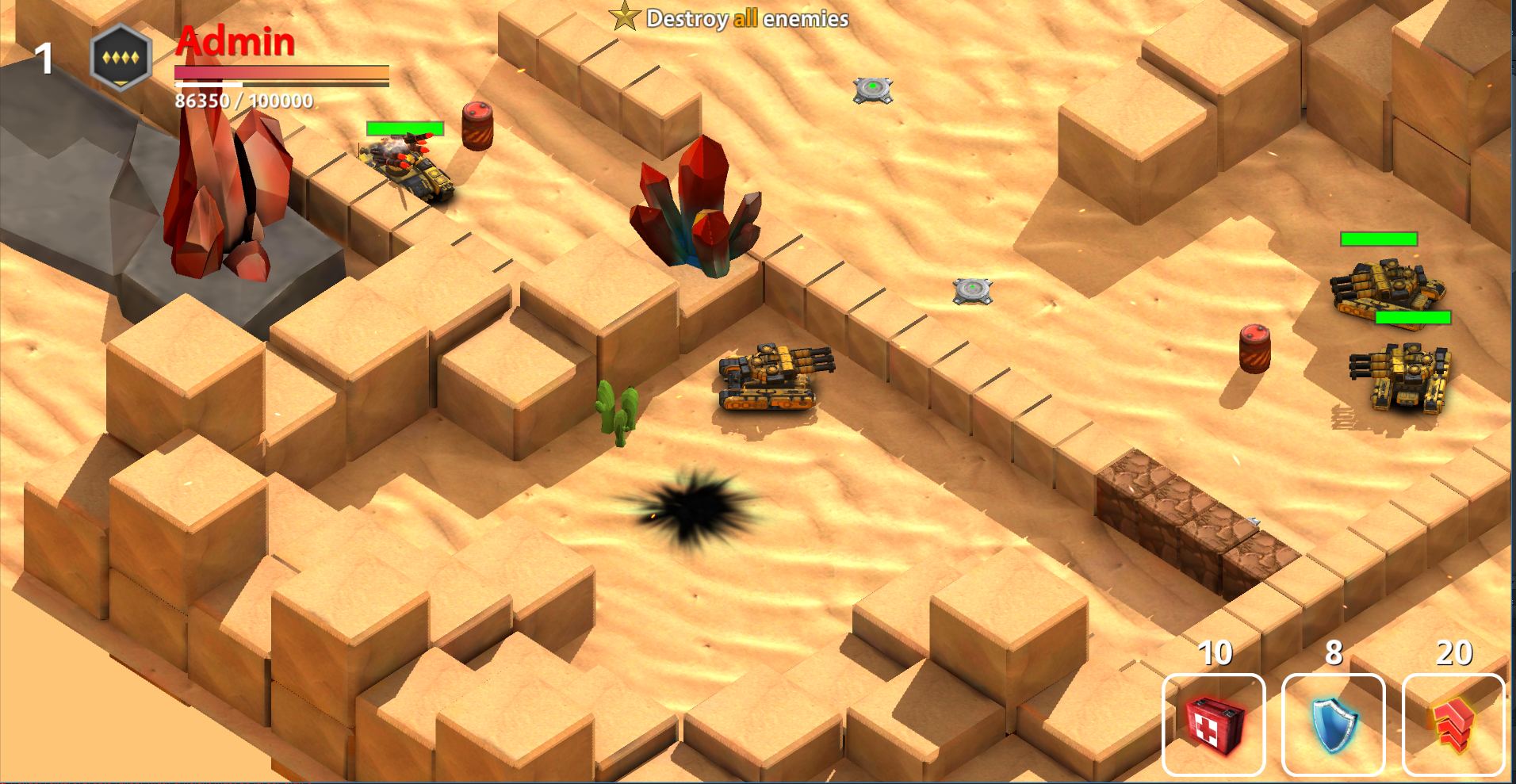Target the explosive barrel beside the player tank
The image size is (1516, 784).
476,127
